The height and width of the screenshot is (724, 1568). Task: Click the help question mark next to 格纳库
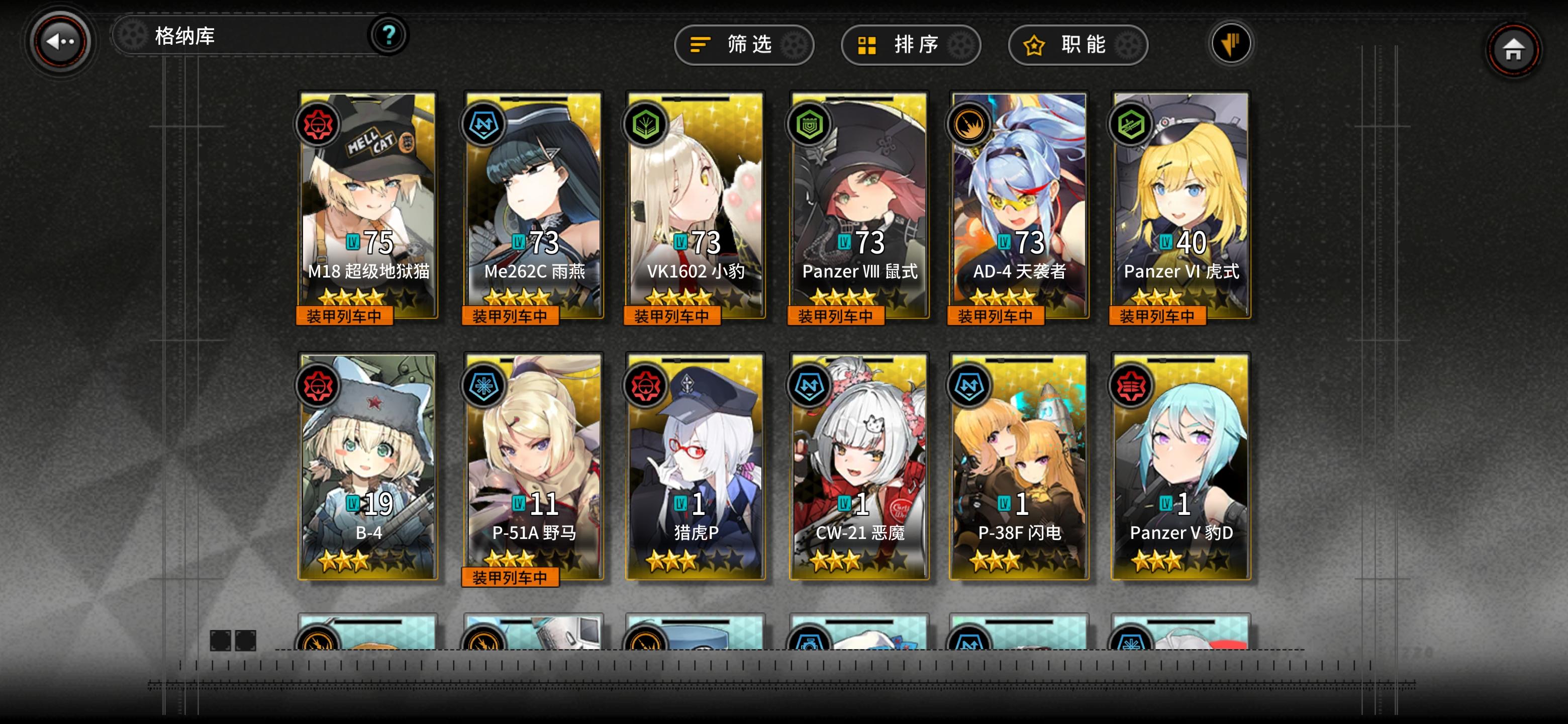coord(388,35)
